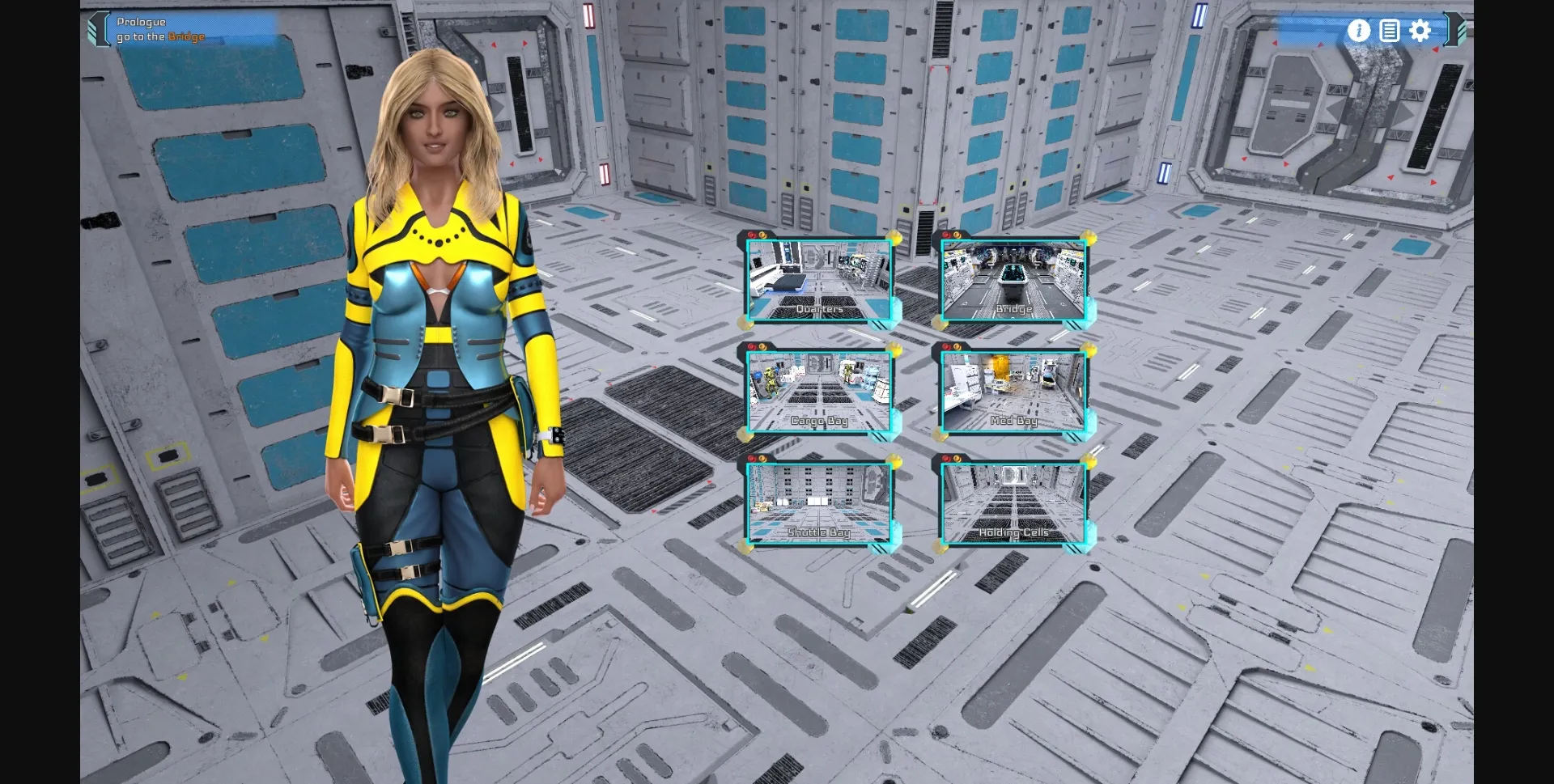
Task: Click the Prologue quest title
Action: tap(142, 22)
